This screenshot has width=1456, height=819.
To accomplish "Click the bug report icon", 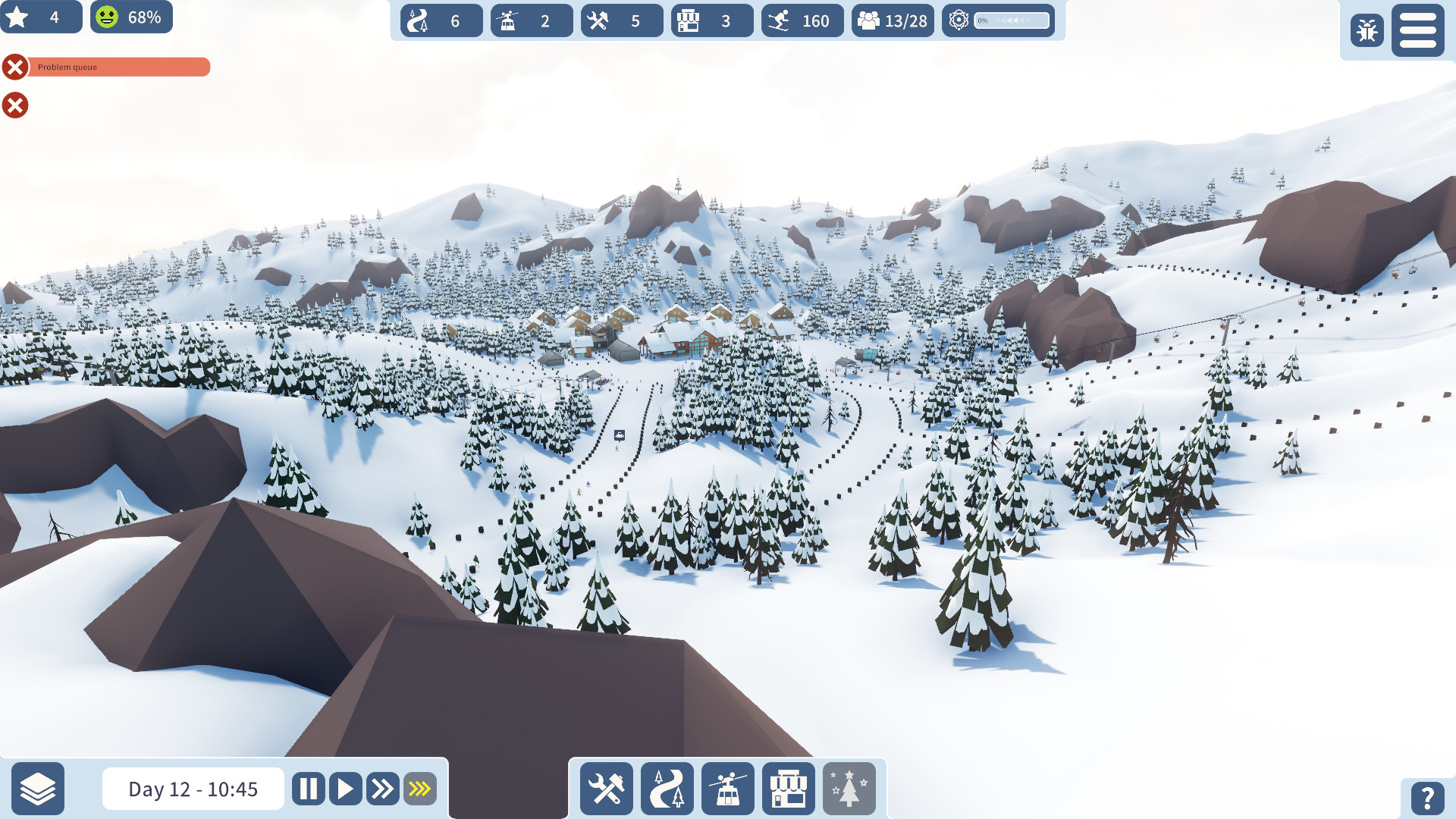I will [1367, 30].
